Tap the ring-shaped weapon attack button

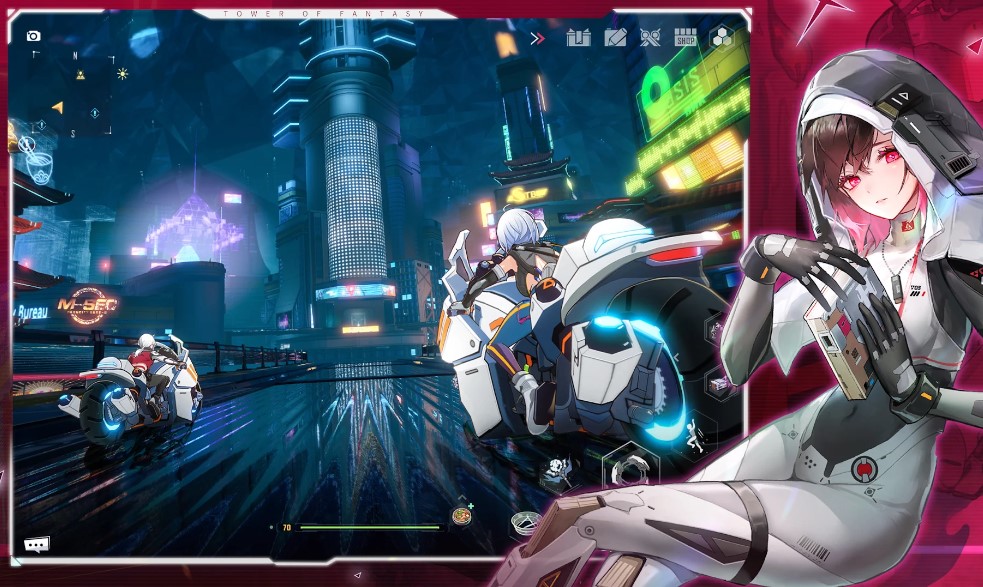(x=630, y=470)
